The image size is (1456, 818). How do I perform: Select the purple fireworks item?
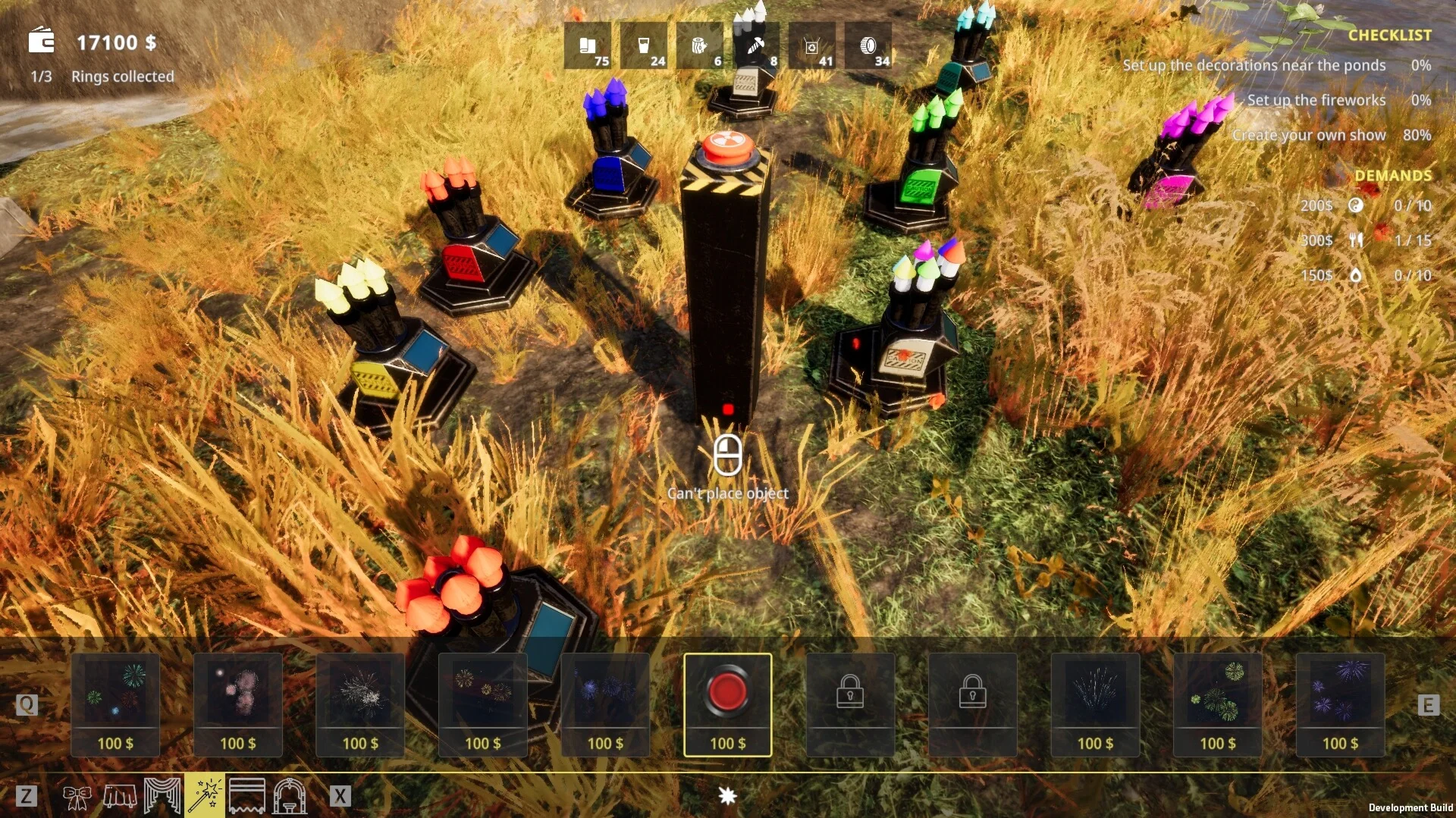tap(1340, 704)
